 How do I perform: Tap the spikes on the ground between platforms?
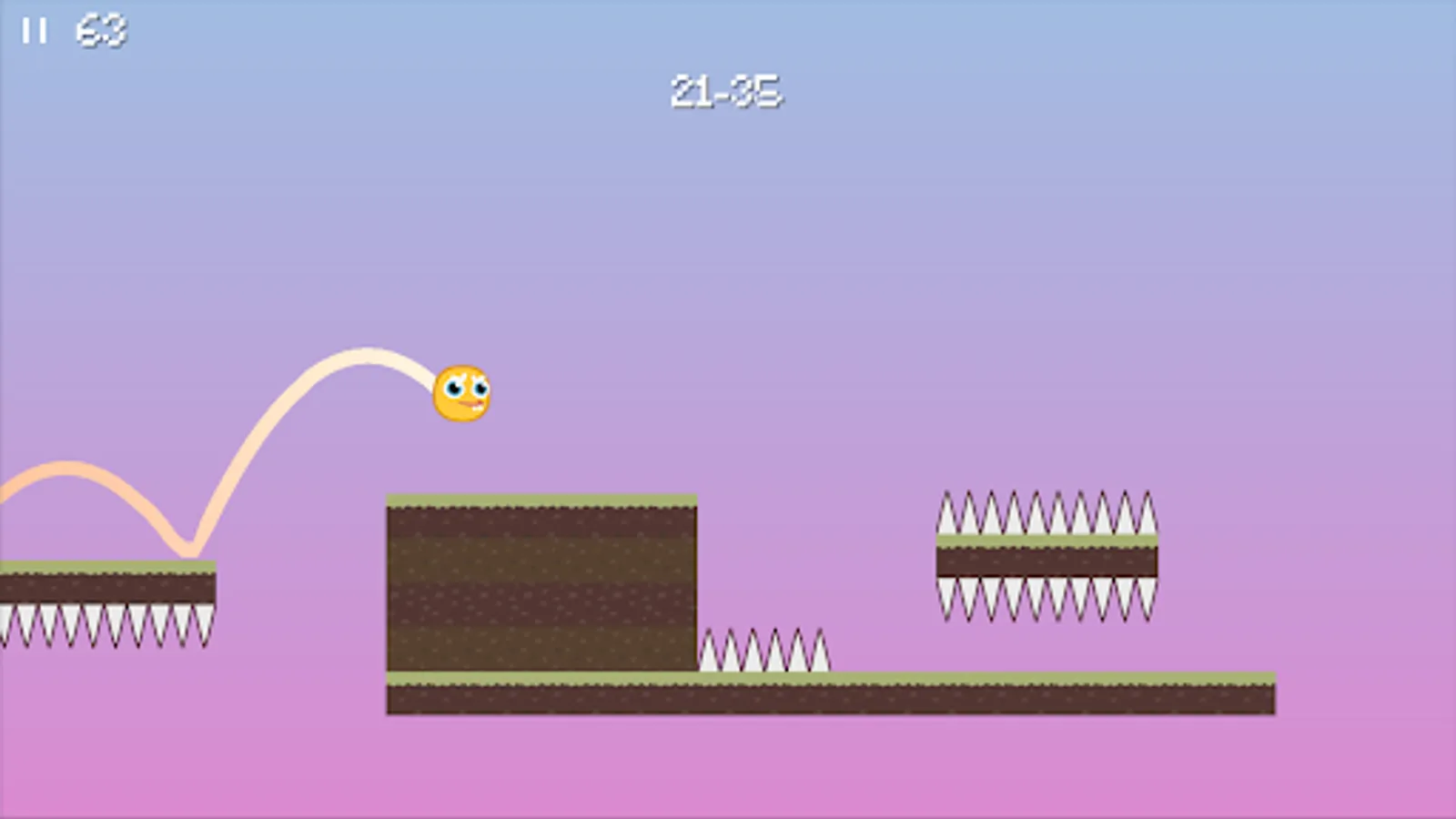point(764,651)
